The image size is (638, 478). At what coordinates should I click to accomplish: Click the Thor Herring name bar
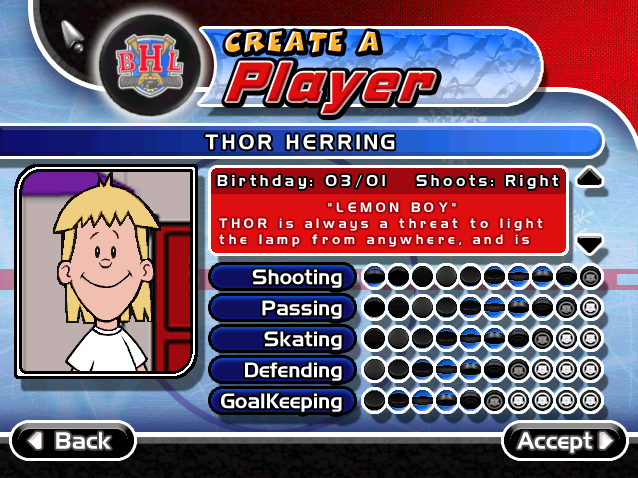coord(300,141)
